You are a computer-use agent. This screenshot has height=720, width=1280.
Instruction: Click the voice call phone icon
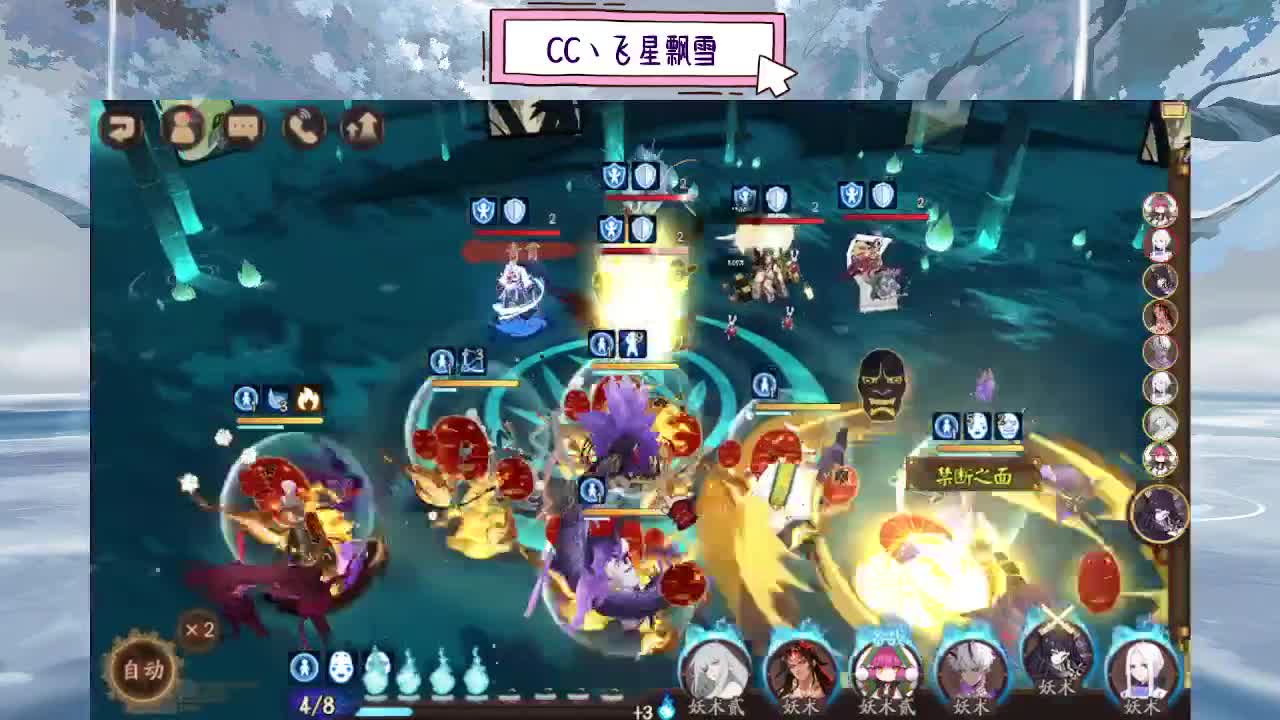tap(304, 128)
